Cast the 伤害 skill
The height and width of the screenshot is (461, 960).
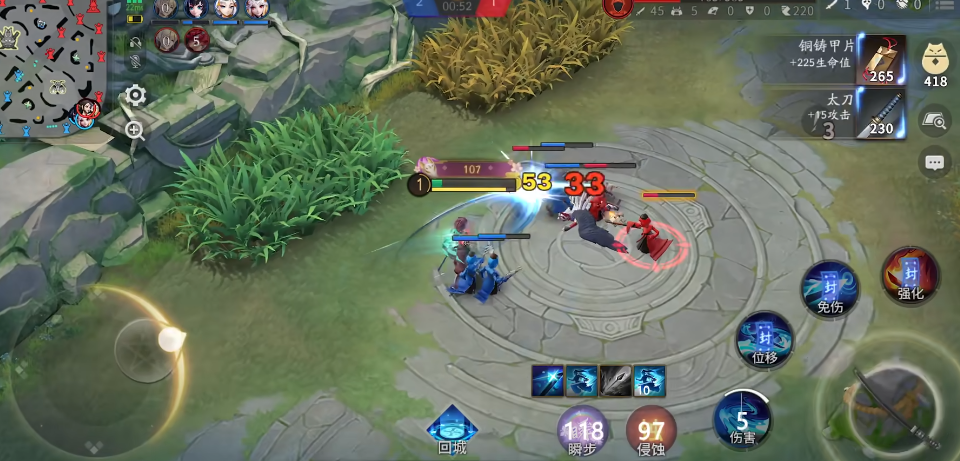pos(742,420)
